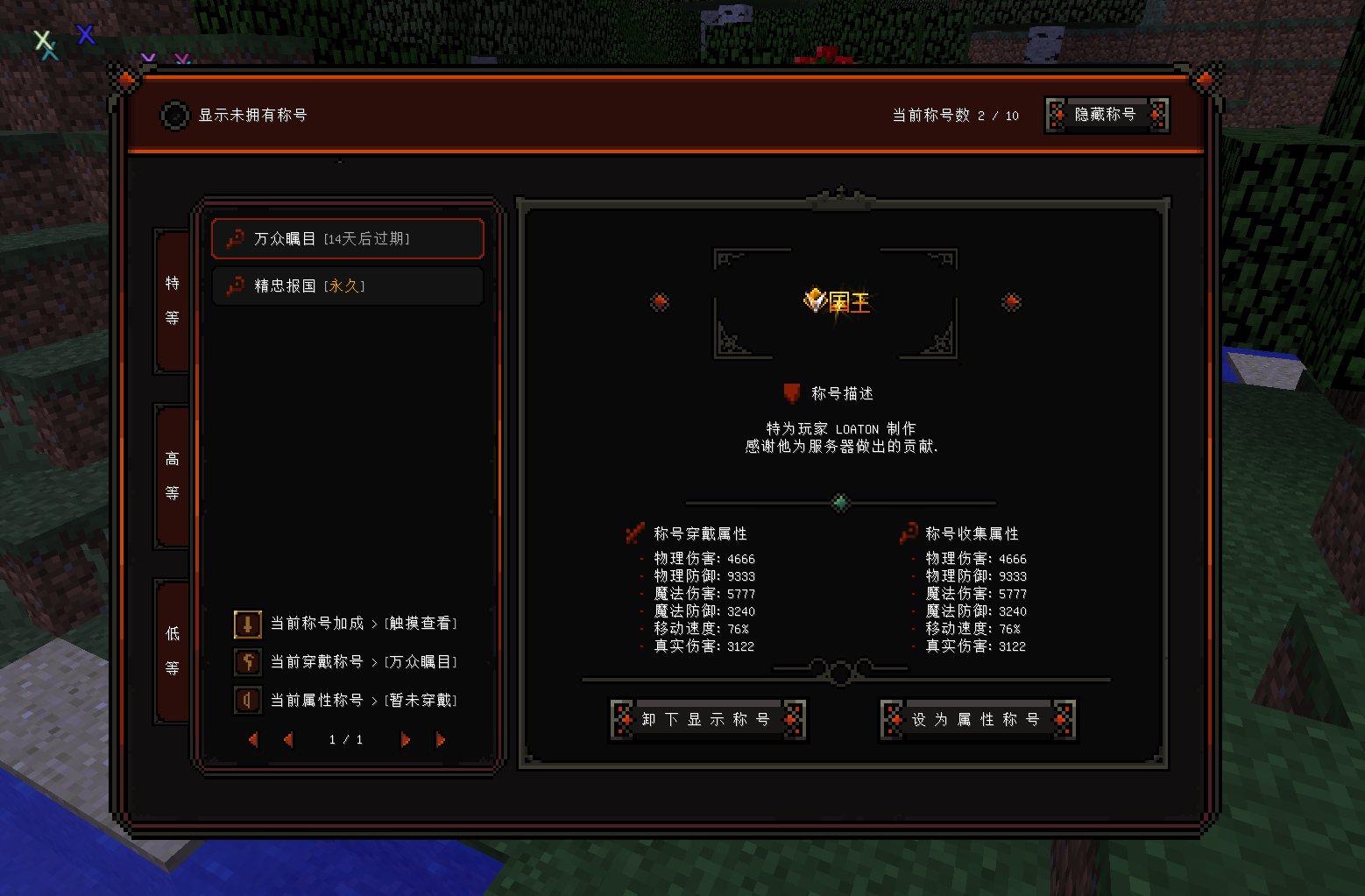The height and width of the screenshot is (896, 1365).
Task: Open the 当前属性称号 row
Action: tap(345, 701)
